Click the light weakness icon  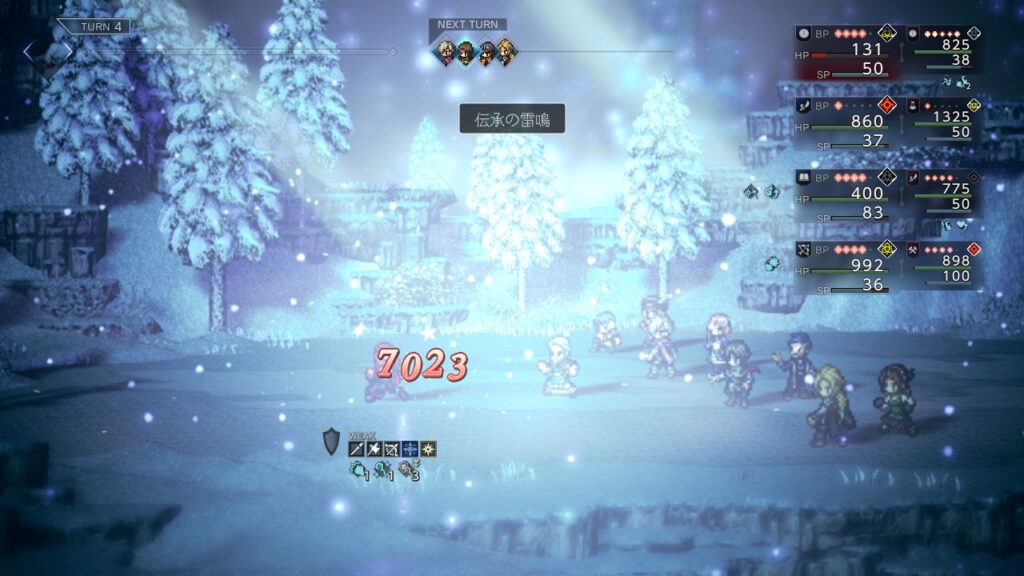[428, 449]
